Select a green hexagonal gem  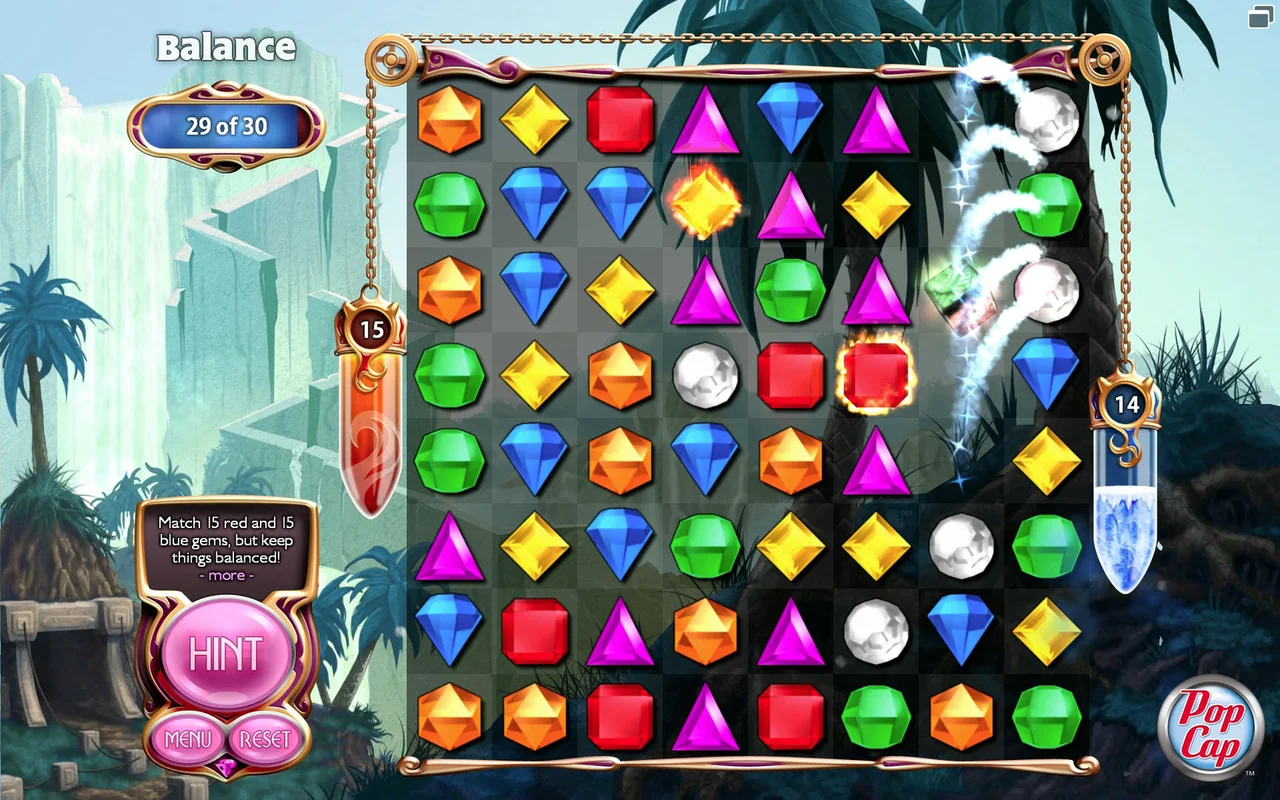[x=449, y=205]
